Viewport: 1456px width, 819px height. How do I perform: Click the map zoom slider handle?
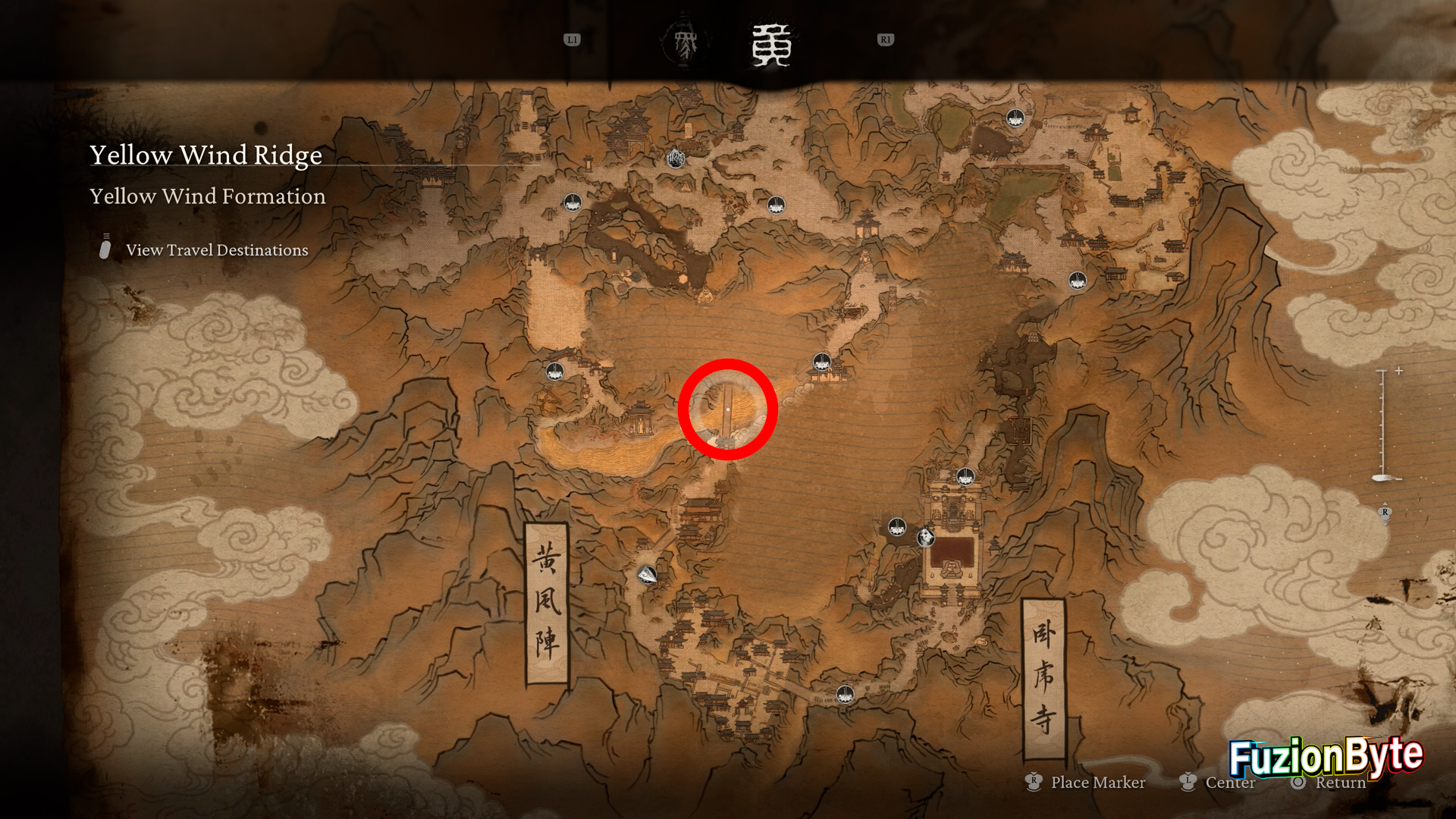coord(1382,478)
